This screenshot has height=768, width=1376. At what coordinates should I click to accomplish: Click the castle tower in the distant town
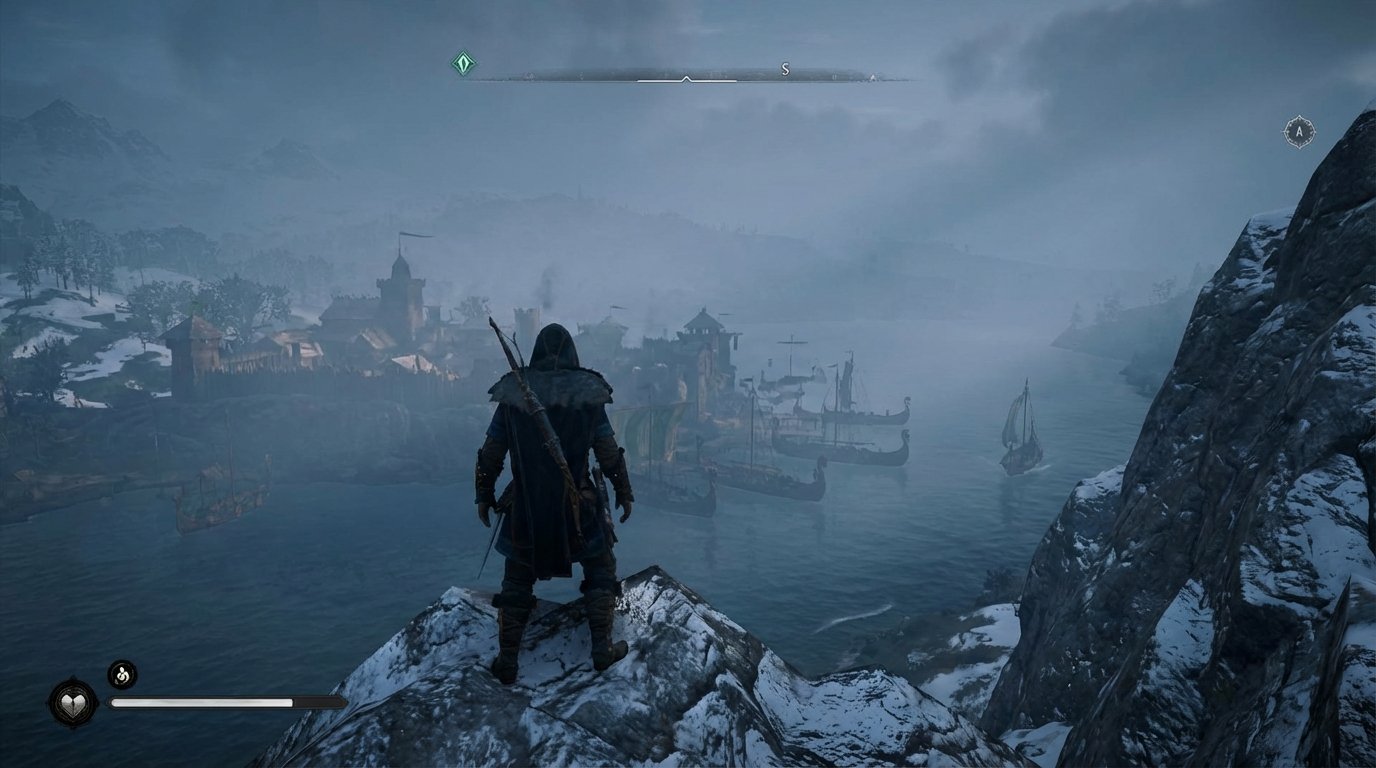[400, 290]
